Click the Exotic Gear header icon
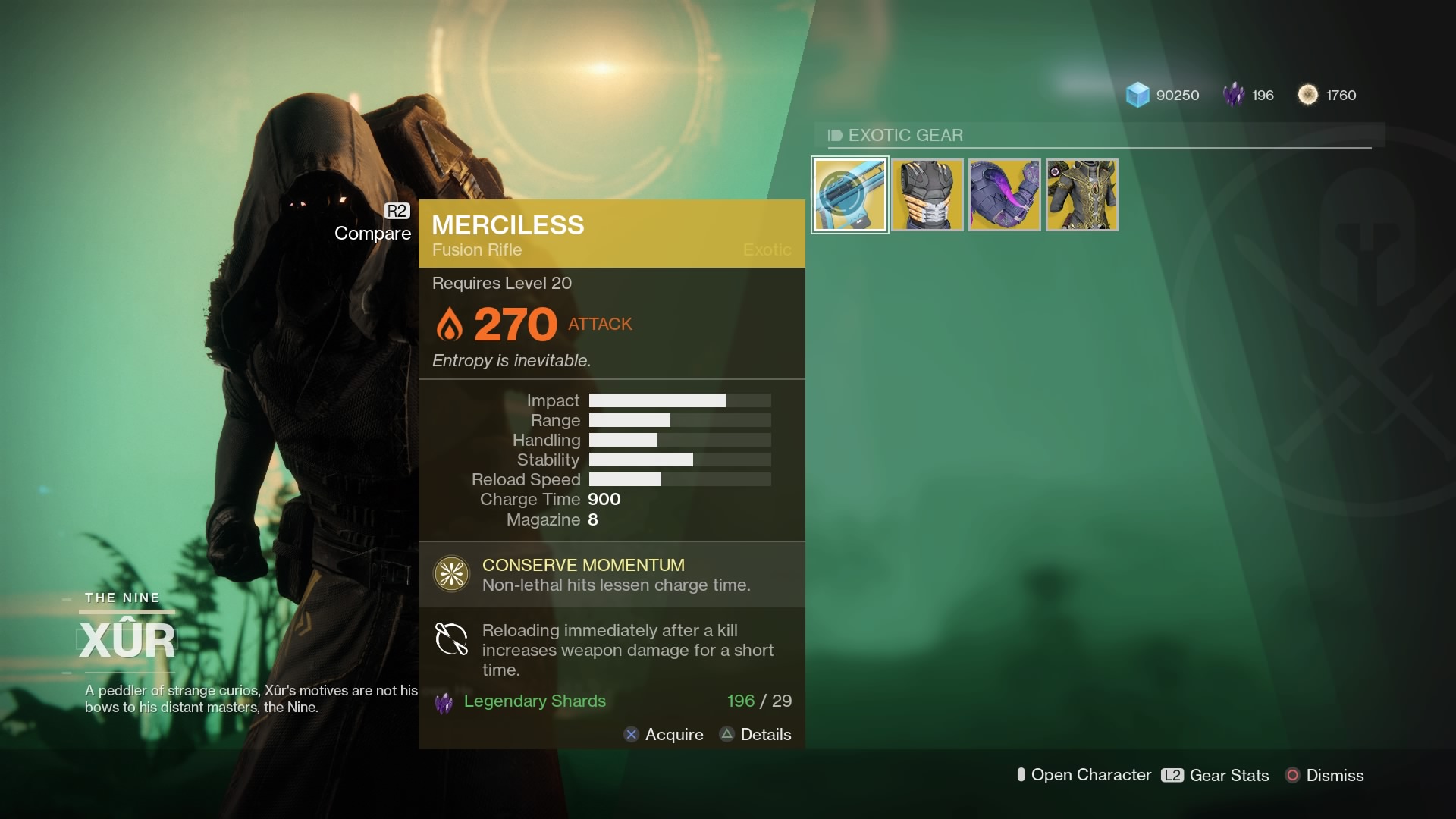 tap(836, 136)
